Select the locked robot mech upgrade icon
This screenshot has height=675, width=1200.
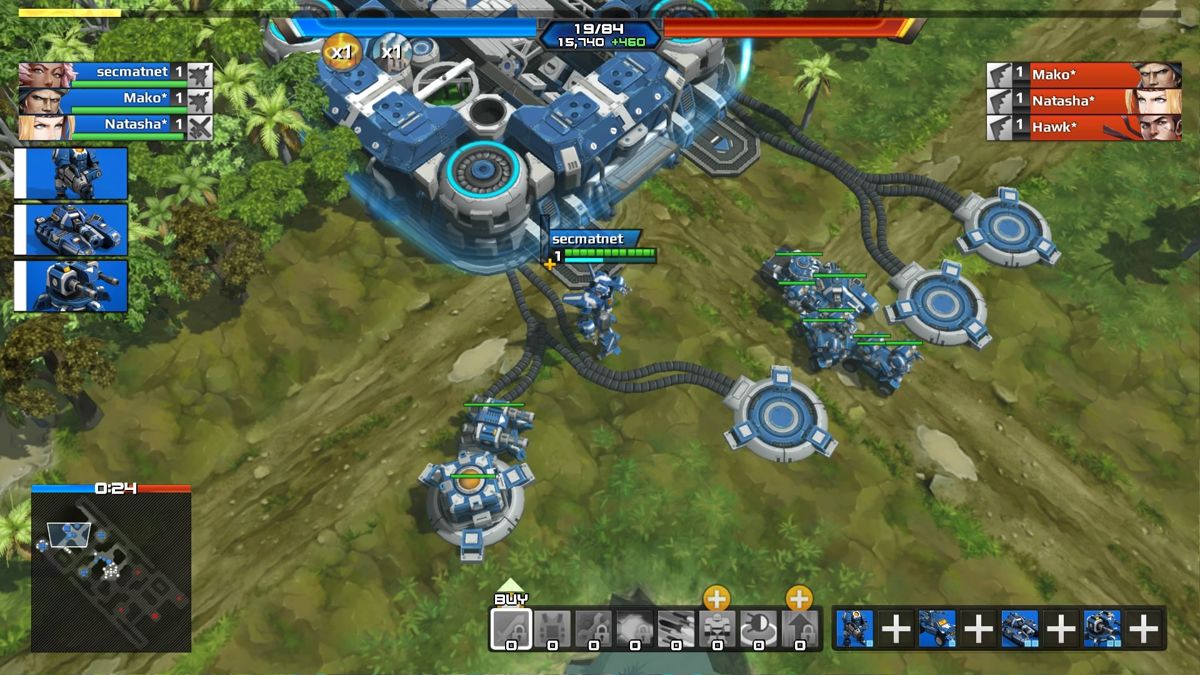(716, 628)
